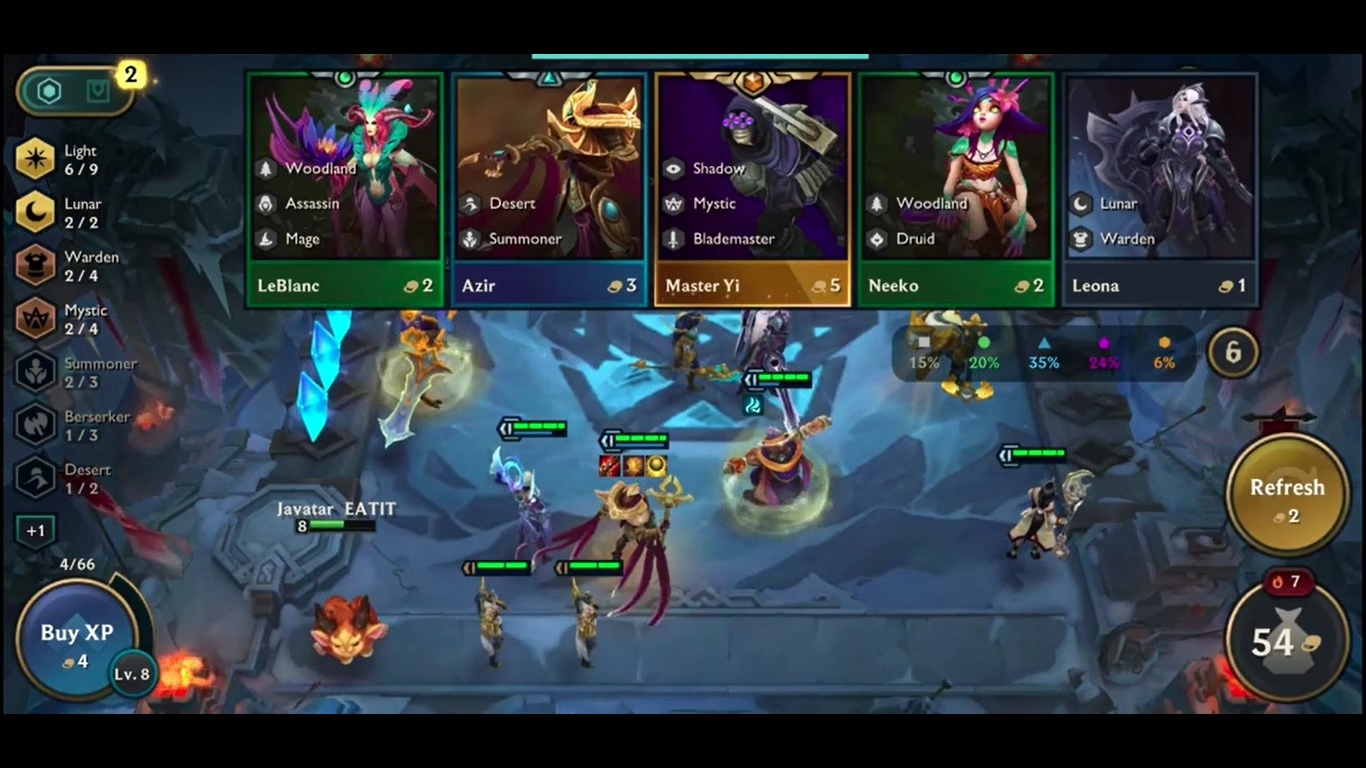Show the Light trait details
Screen dimensions: 1366x768
(x=36, y=159)
